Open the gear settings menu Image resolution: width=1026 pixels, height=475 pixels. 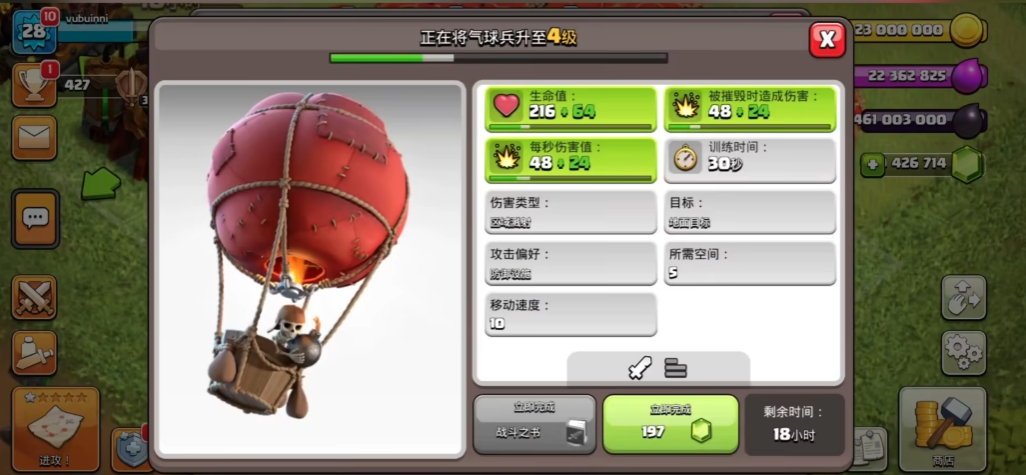tap(963, 352)
